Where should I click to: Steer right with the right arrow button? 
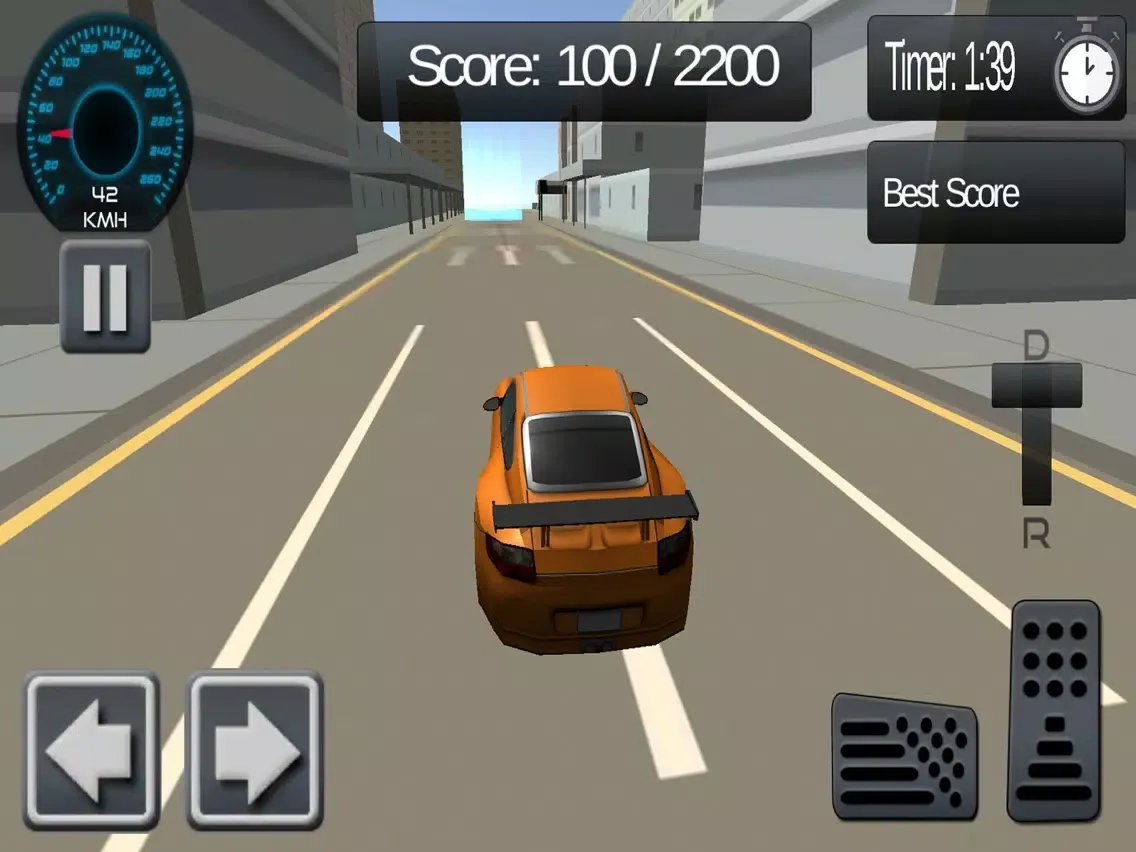256,750
